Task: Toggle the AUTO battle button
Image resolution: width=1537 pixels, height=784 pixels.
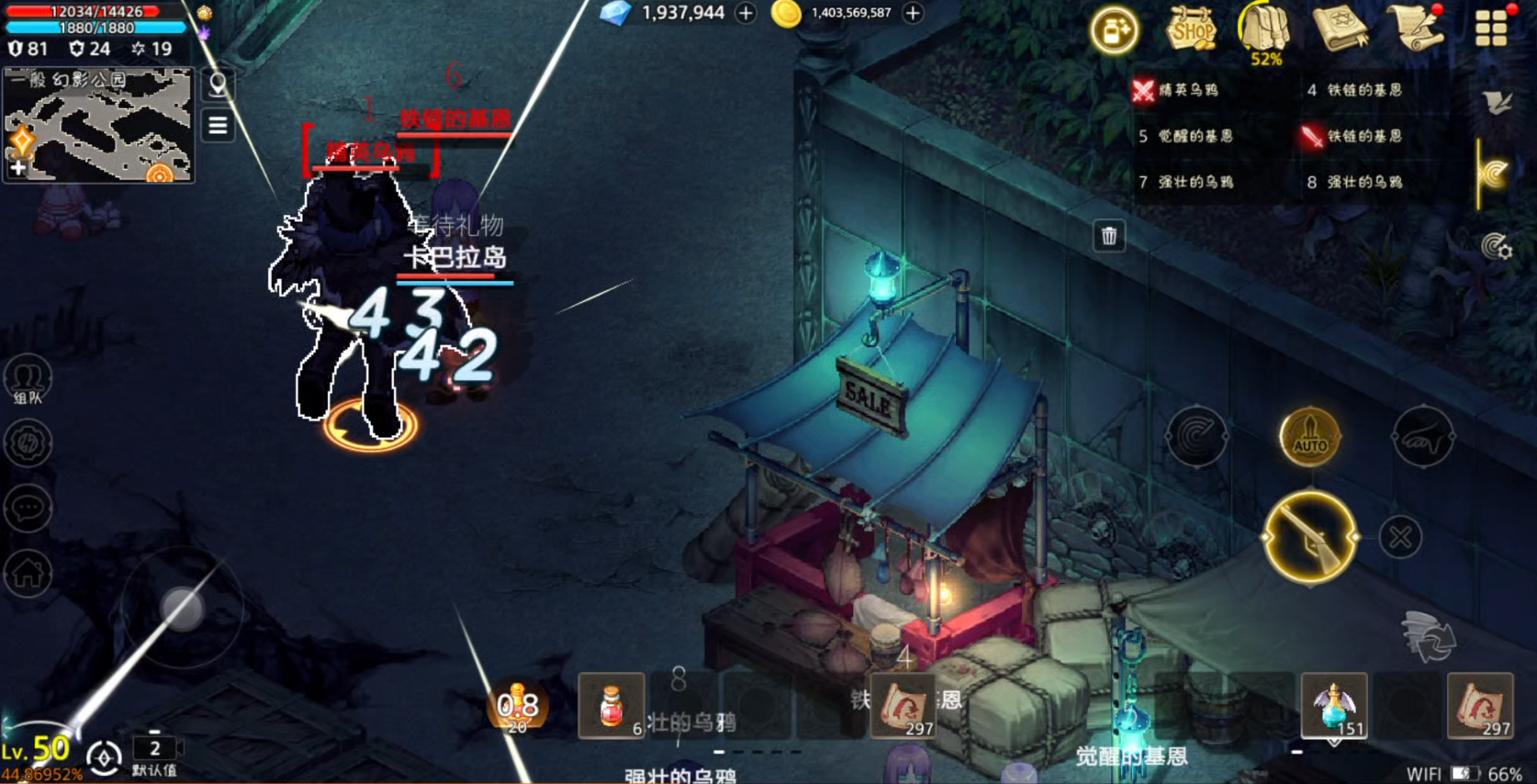Action: pyautogui.click(x=1310, y=436)
